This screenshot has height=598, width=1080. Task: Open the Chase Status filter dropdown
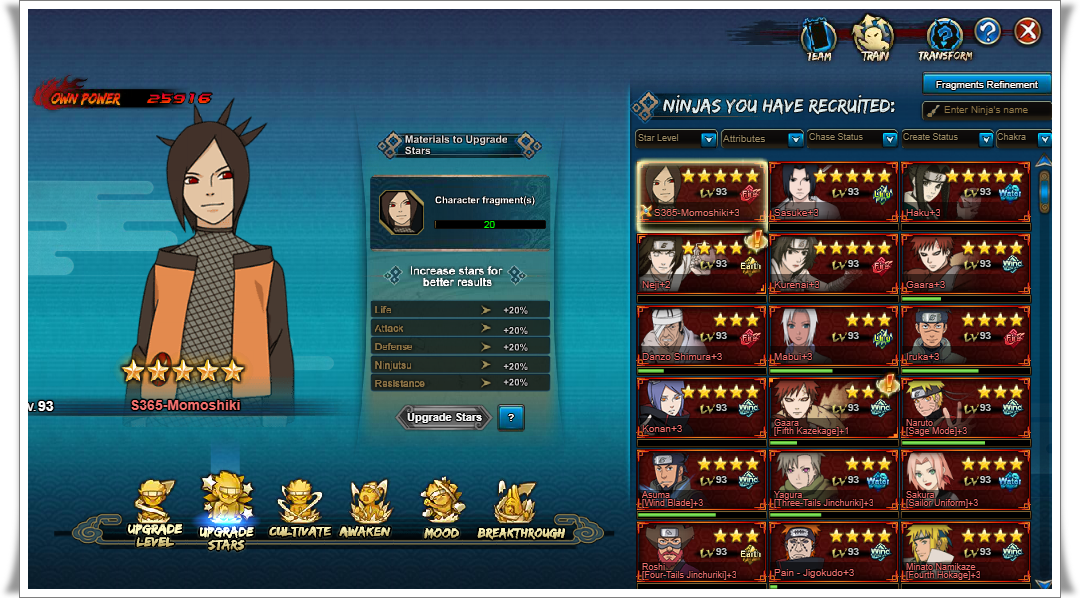coord(851,138)
